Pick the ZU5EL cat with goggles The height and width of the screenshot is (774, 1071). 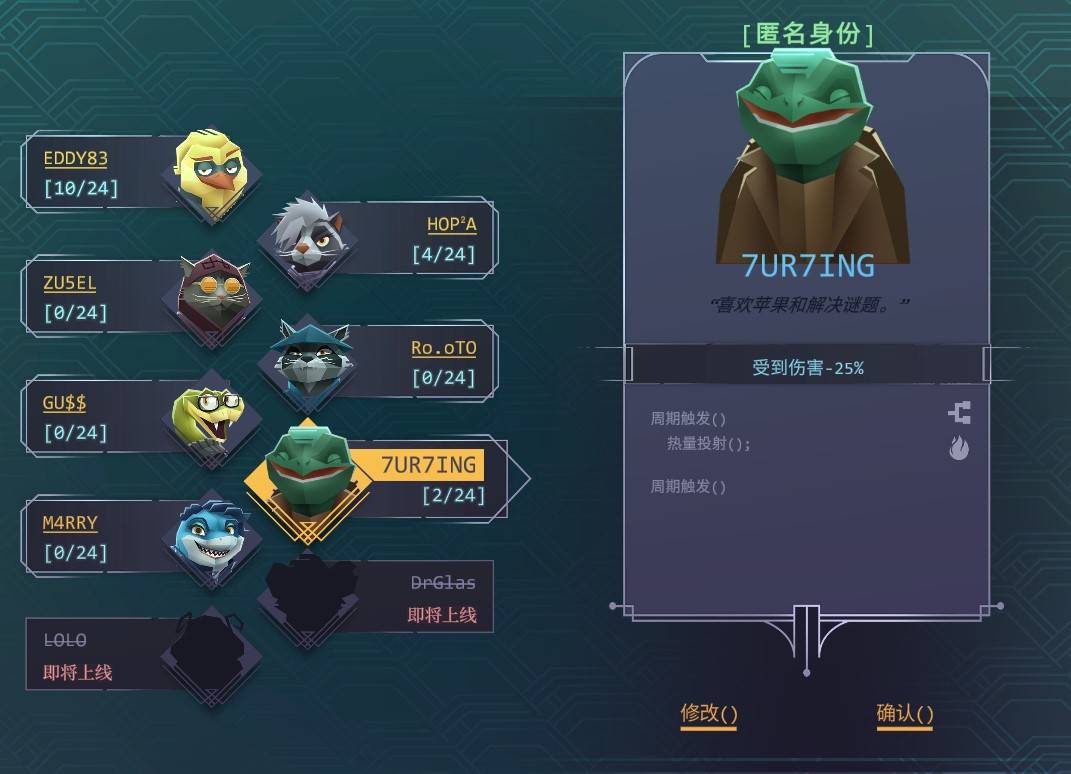coord(212,295)
